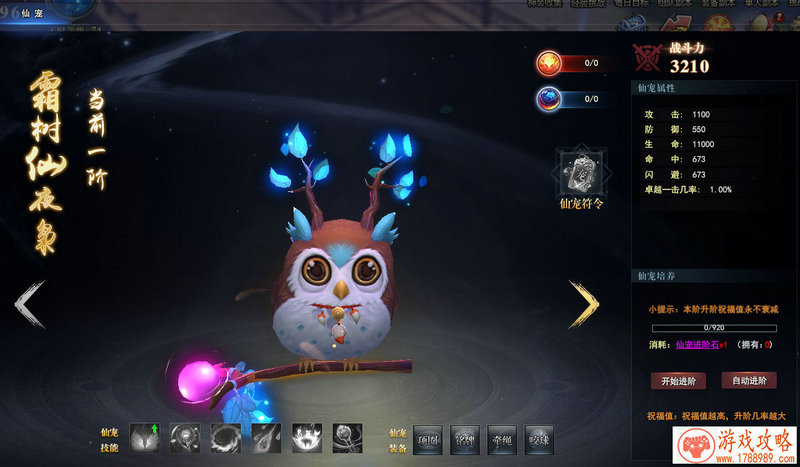Image resolution: width=800 pixels, height=467 pixels.
Task: Activate 自动进阶 auto-advance button
Action: point(749,381)
